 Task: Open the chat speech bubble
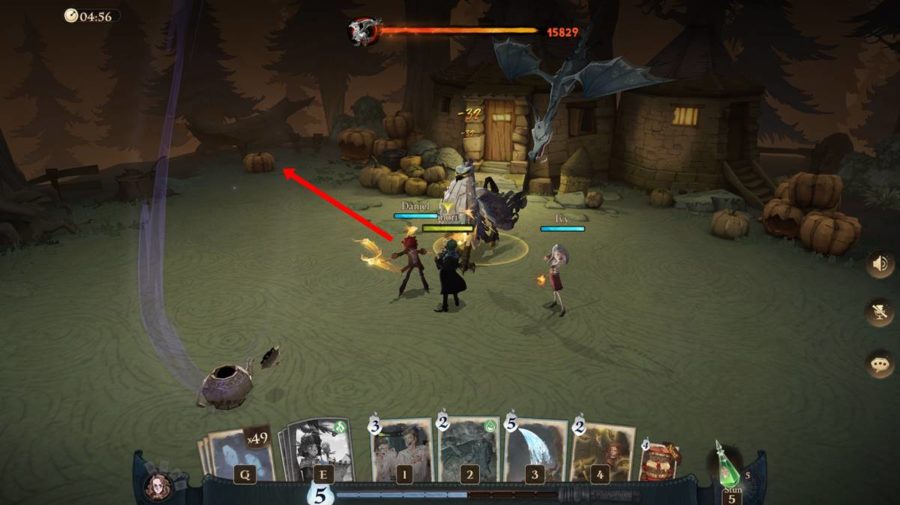(x=881, y=364)
